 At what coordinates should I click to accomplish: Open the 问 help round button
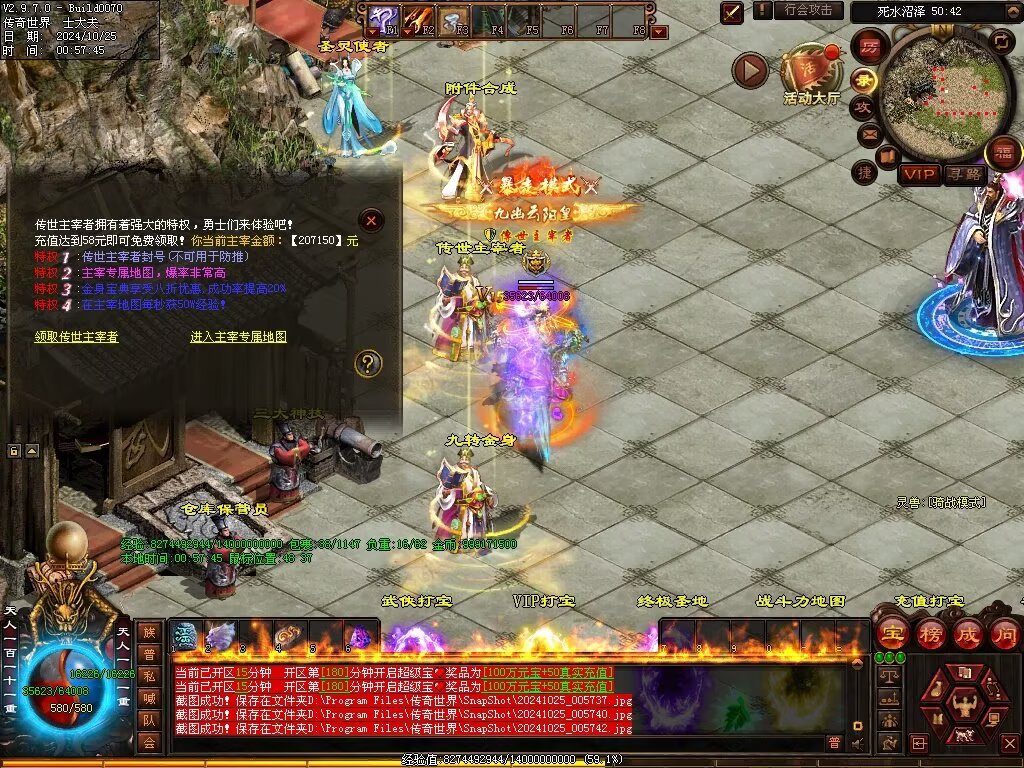[x=1004, y=633]
